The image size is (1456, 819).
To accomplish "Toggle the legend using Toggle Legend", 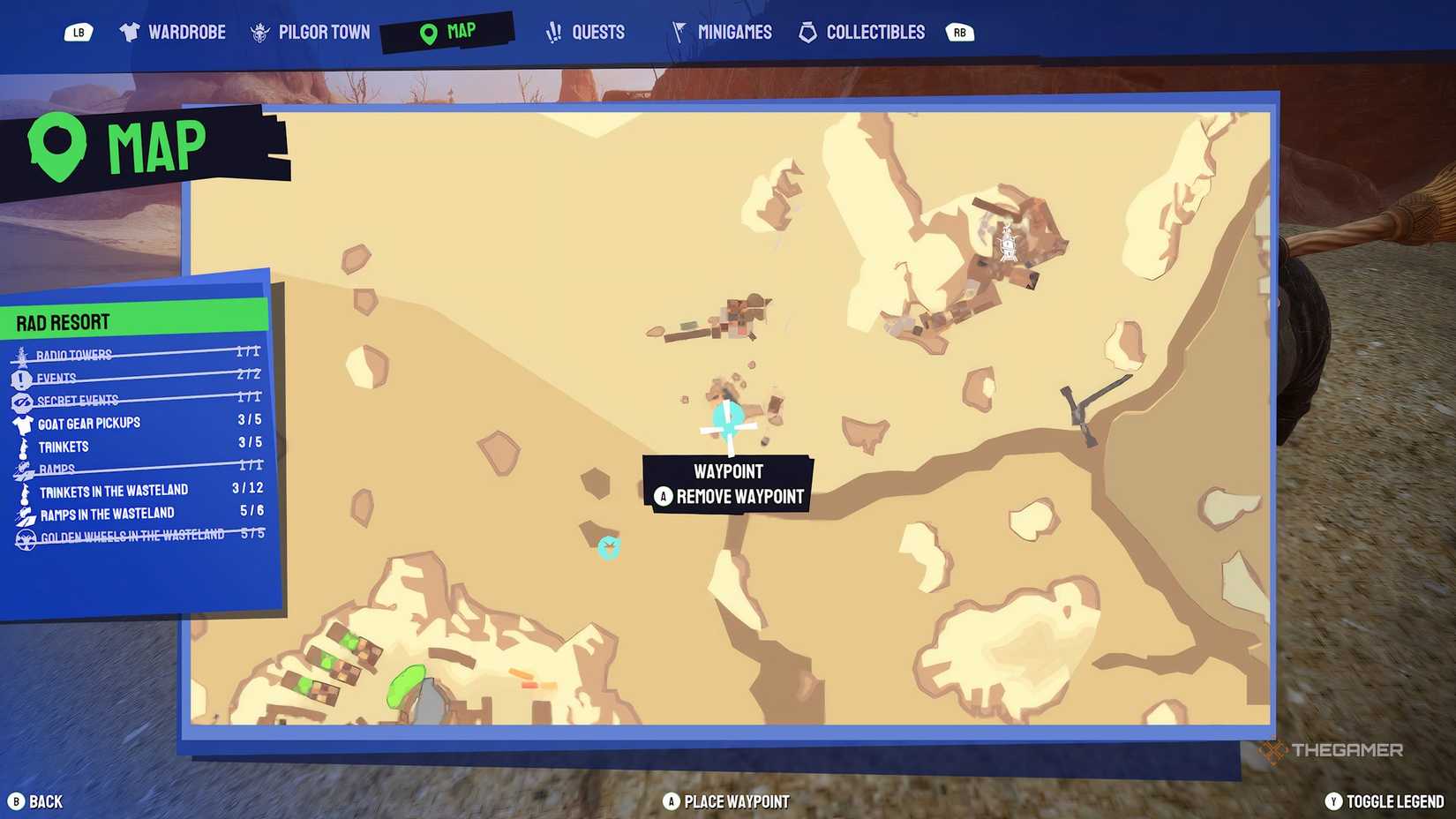I will (x=1384, y=801).
